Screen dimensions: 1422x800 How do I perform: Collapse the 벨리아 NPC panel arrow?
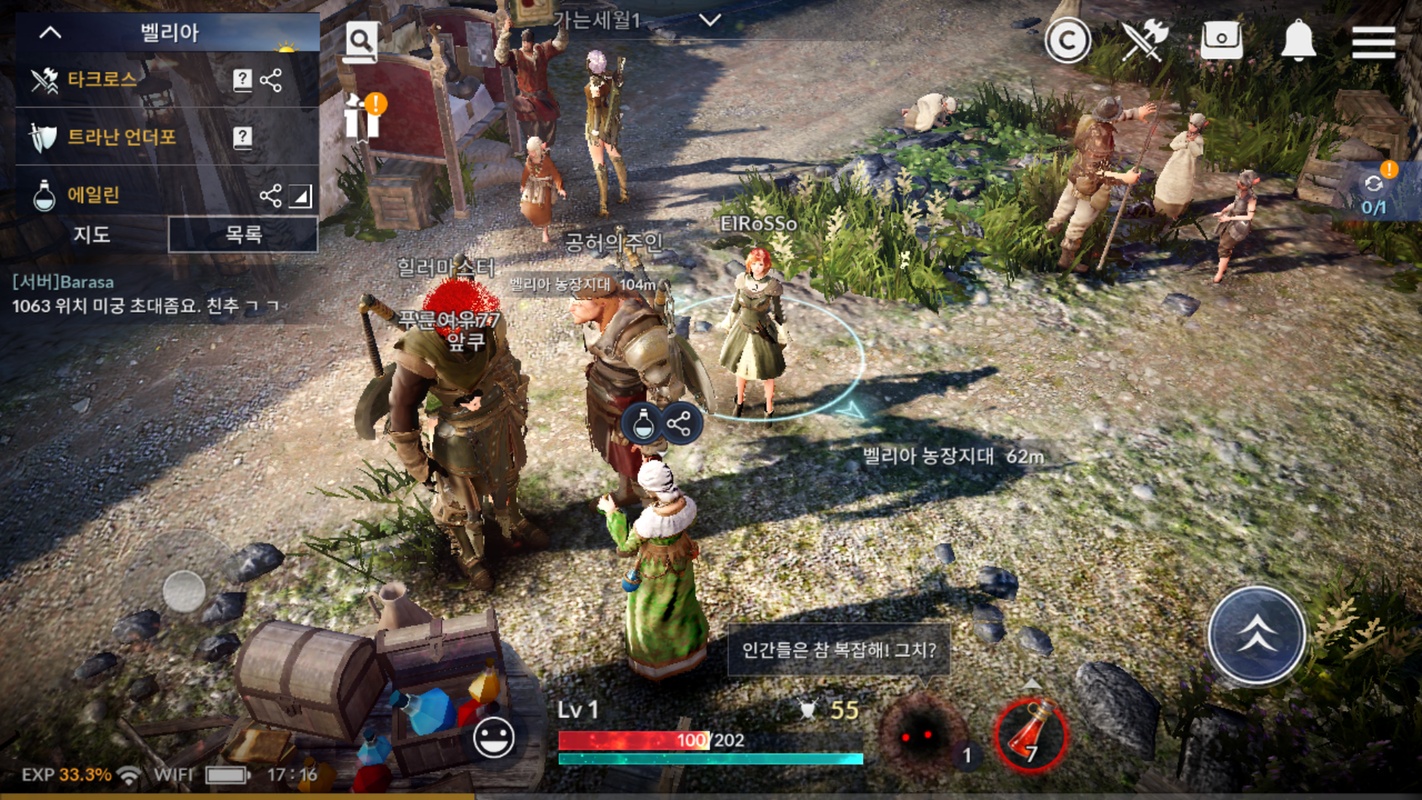pyautogui.click(x=50, y=32)
